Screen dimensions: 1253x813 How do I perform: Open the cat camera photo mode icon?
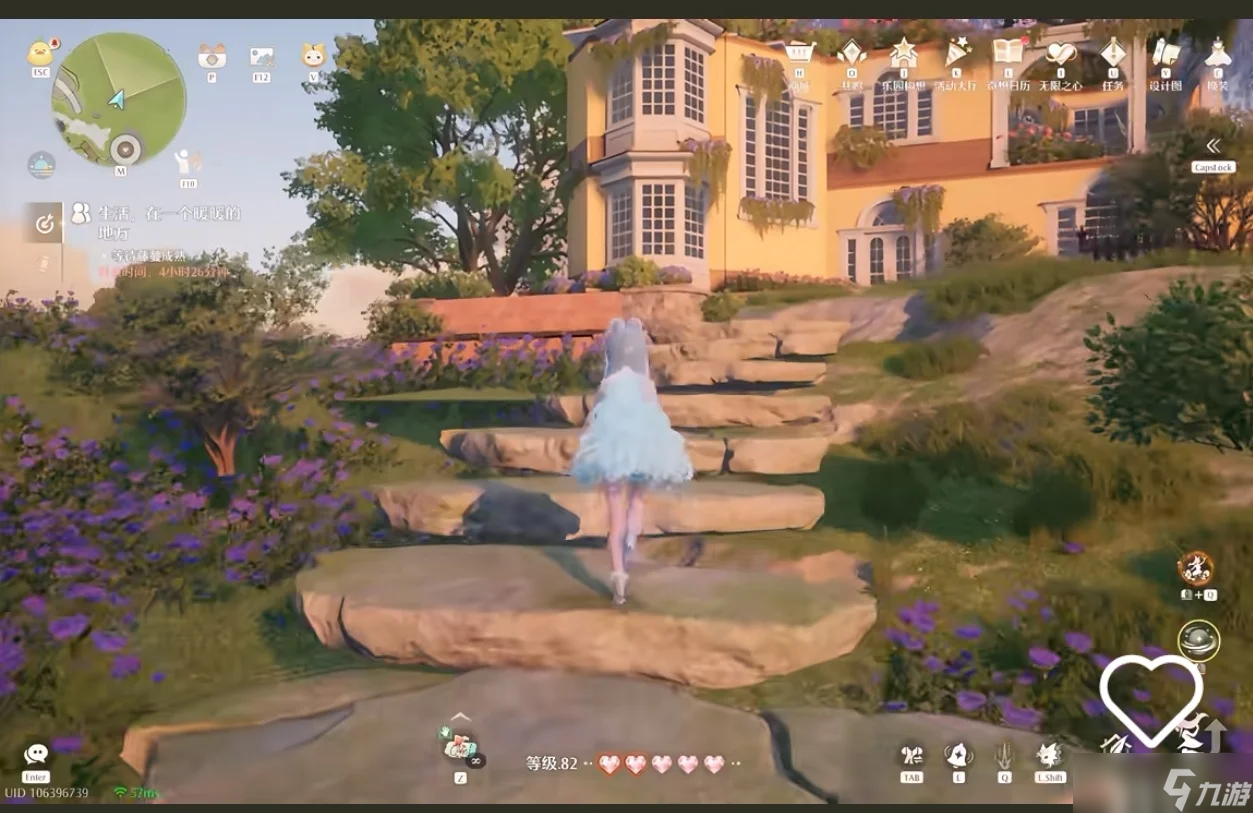pos(211,56)
